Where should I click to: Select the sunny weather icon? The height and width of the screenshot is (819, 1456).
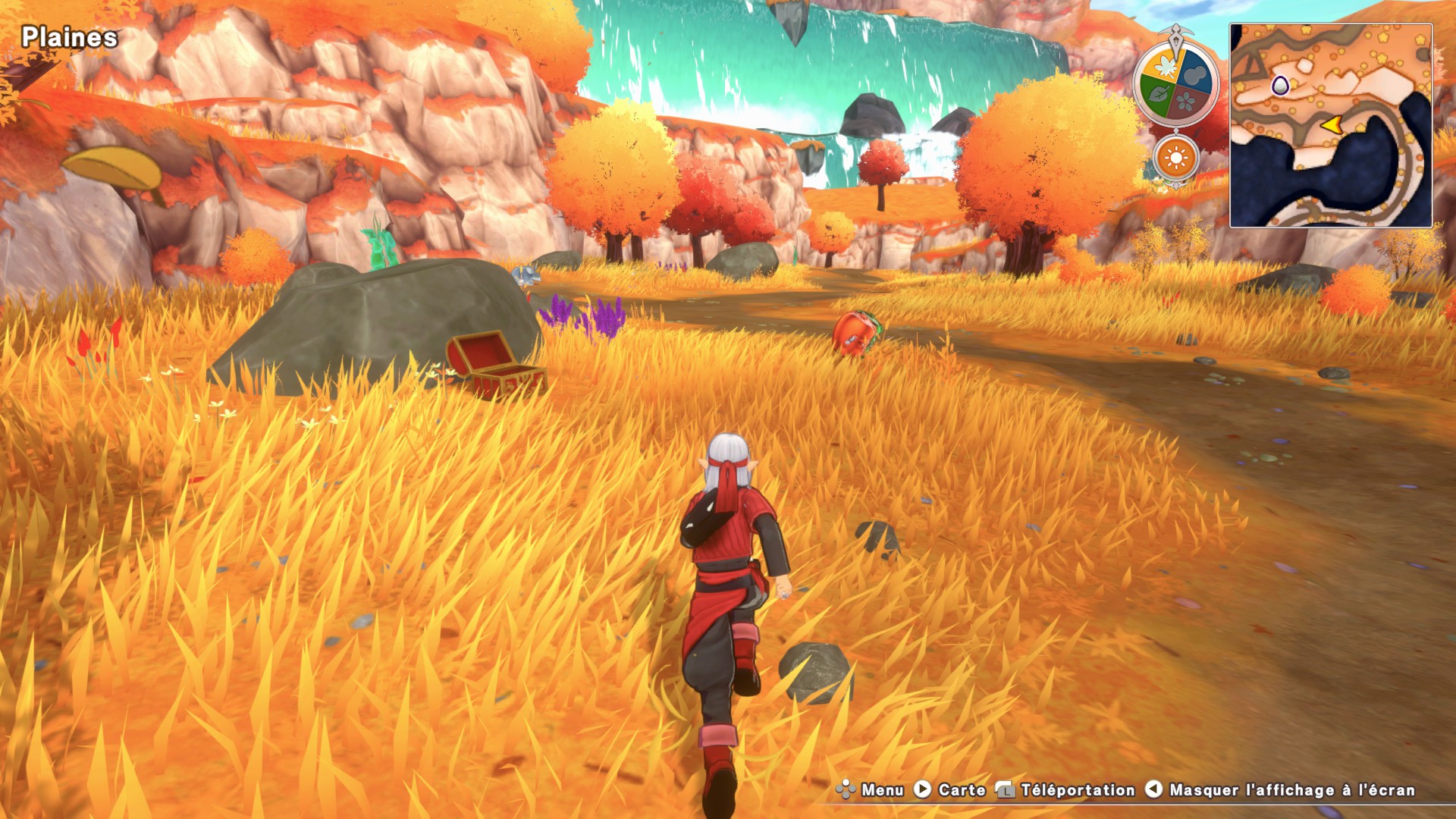pyautogui.click(x=1176, y=158)
